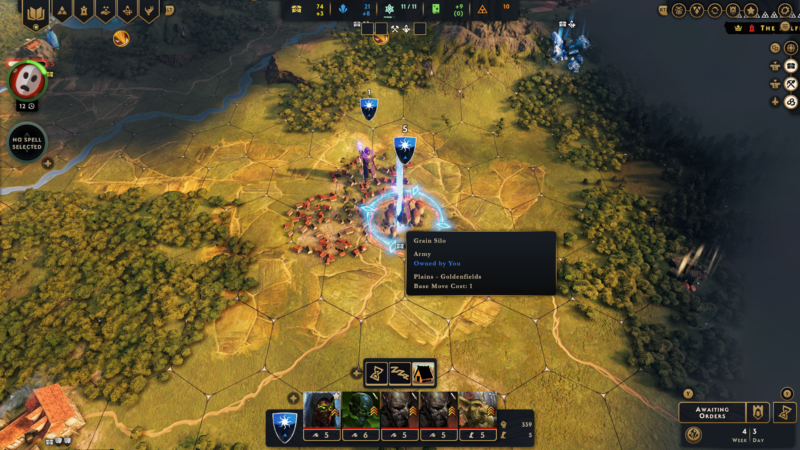The image size is (800, 450).
Task: Activate the sleep (zzz) army command
Action: [400, 373]
